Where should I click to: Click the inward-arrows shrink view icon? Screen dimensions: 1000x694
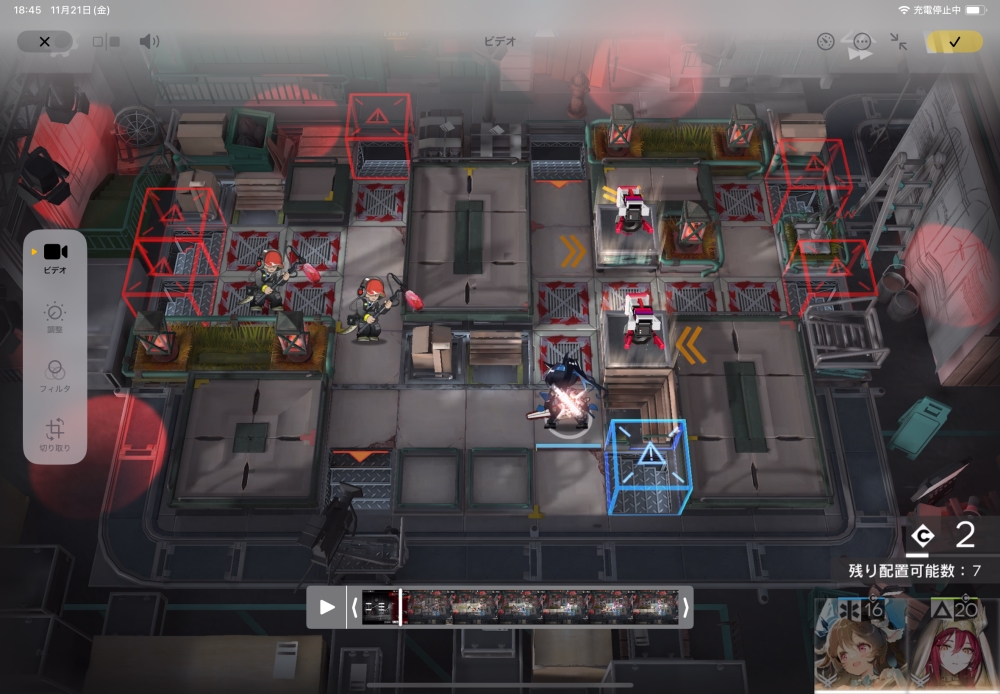(x=899, y=42)
